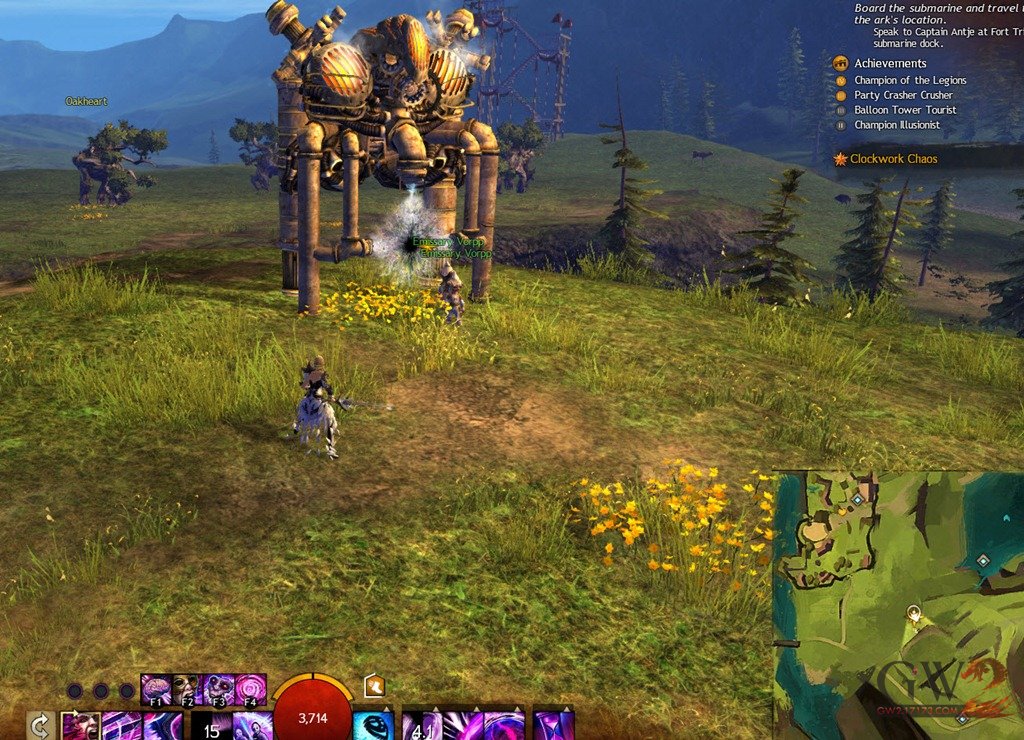Click the Clockwork Chaos event entry
Image resolution: width=1024 pixels, height=740 pixels.
pos(893,159)
